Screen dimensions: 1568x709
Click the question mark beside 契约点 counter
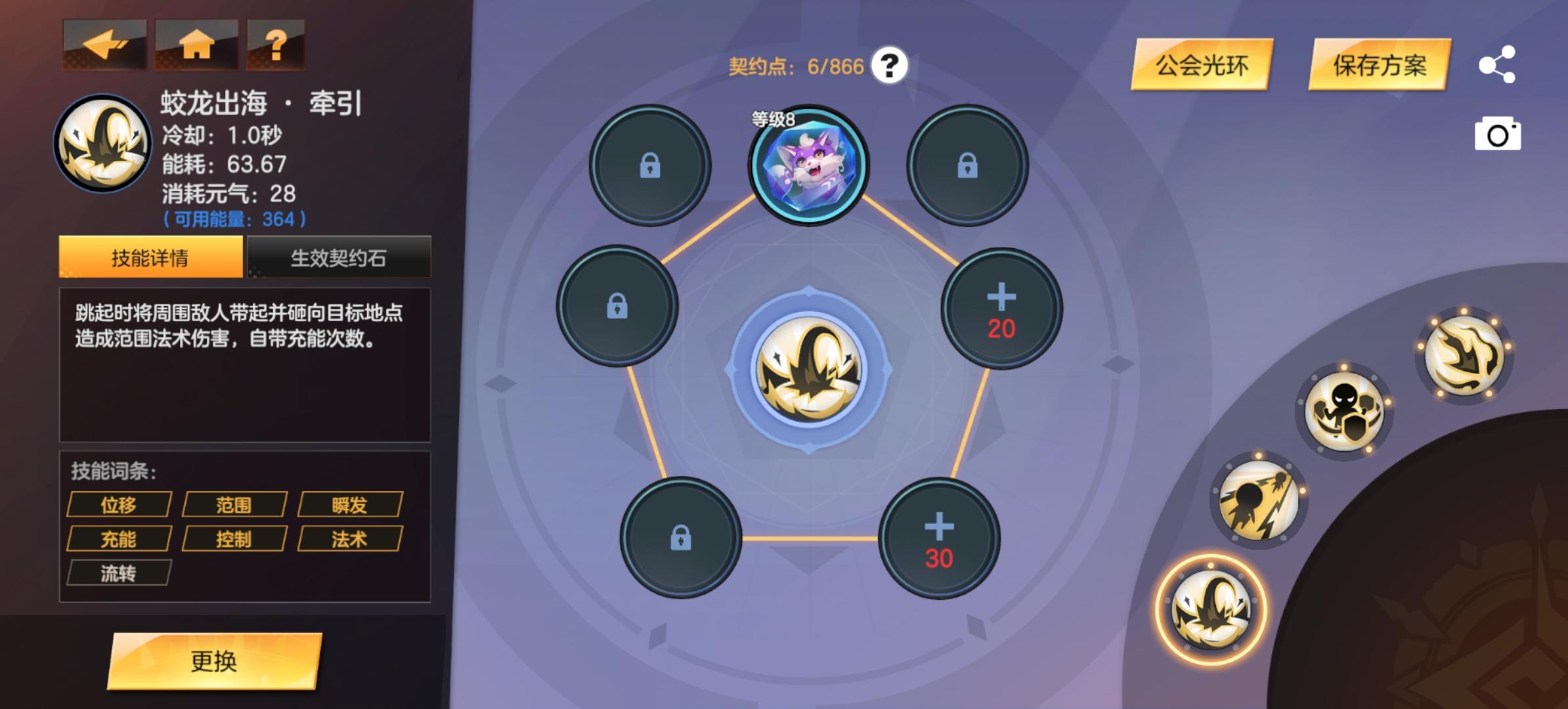point(890,66)
